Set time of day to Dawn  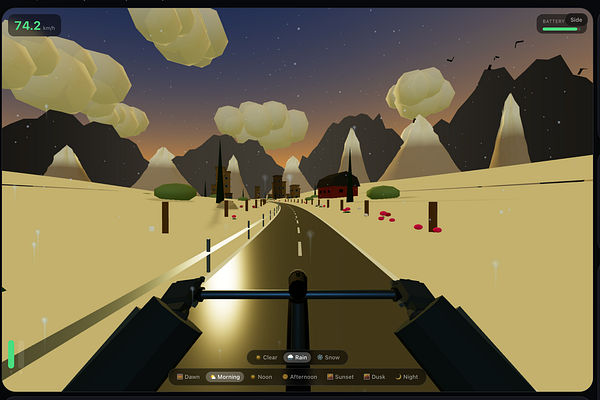[x=187, y=377]
